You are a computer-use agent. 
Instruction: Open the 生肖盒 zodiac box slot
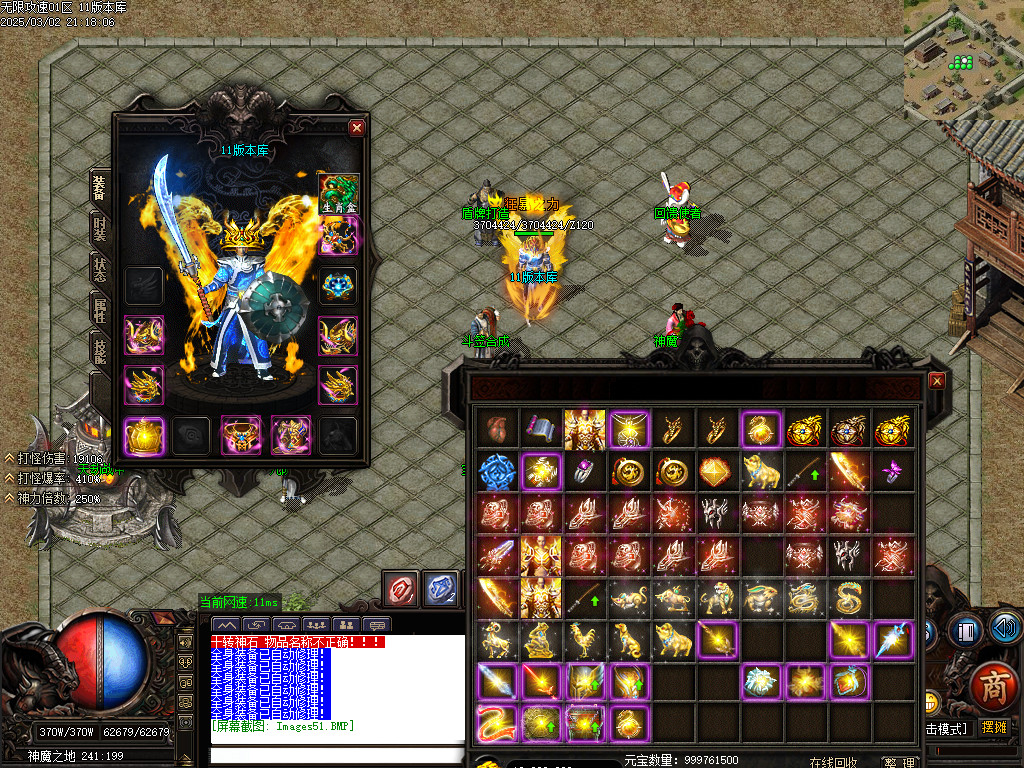[x=338, y=193]
